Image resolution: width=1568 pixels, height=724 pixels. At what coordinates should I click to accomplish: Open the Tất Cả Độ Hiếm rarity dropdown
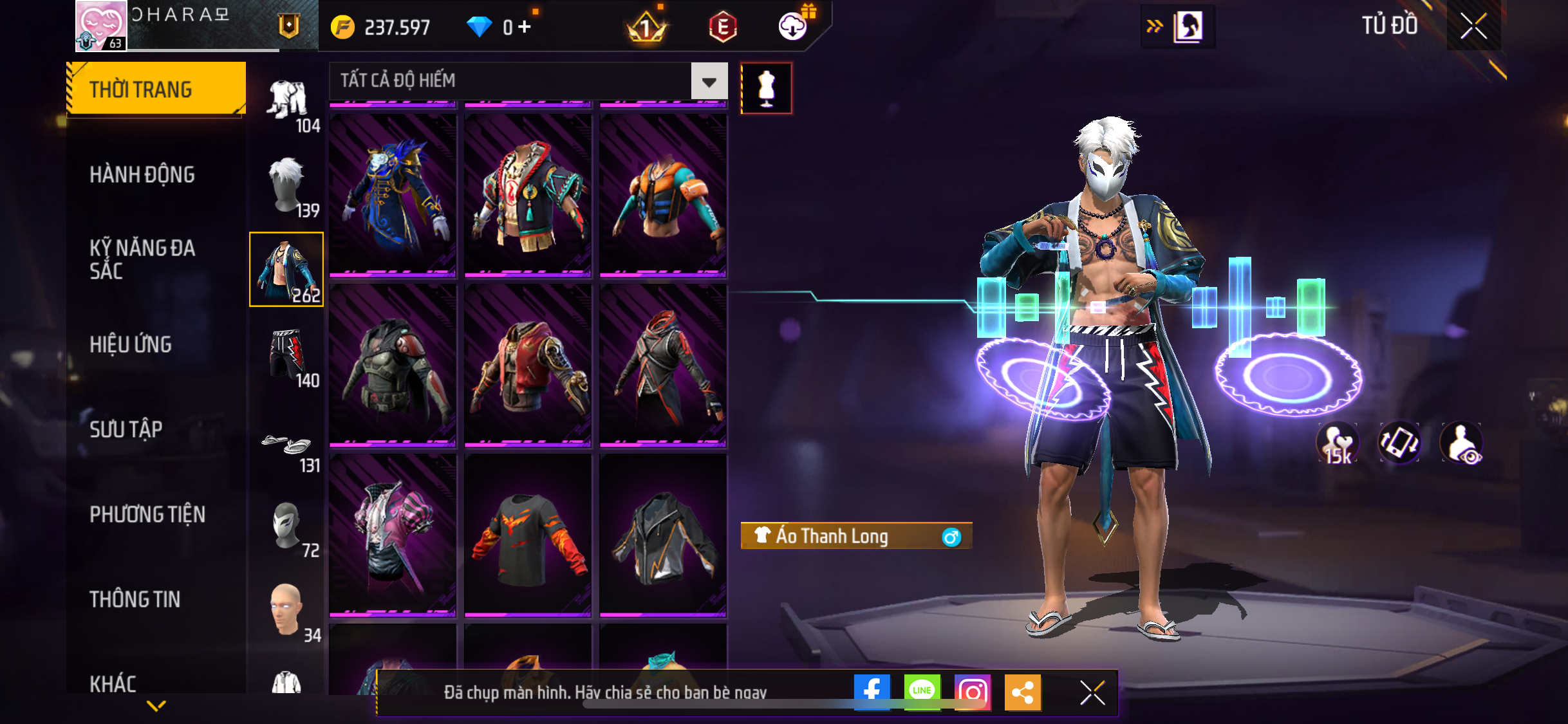tap(709, 81)
